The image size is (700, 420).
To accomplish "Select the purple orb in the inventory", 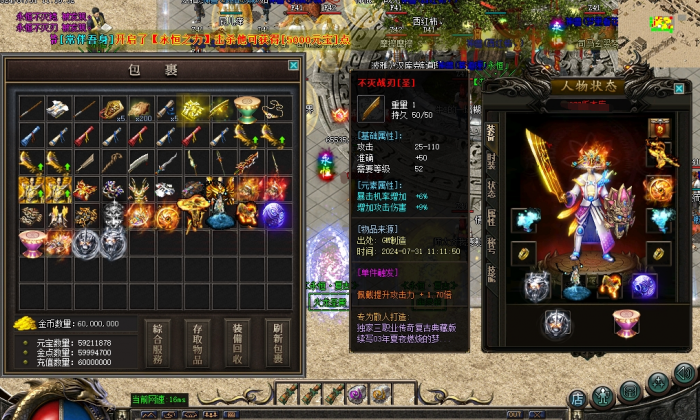I will click(274, 215).
